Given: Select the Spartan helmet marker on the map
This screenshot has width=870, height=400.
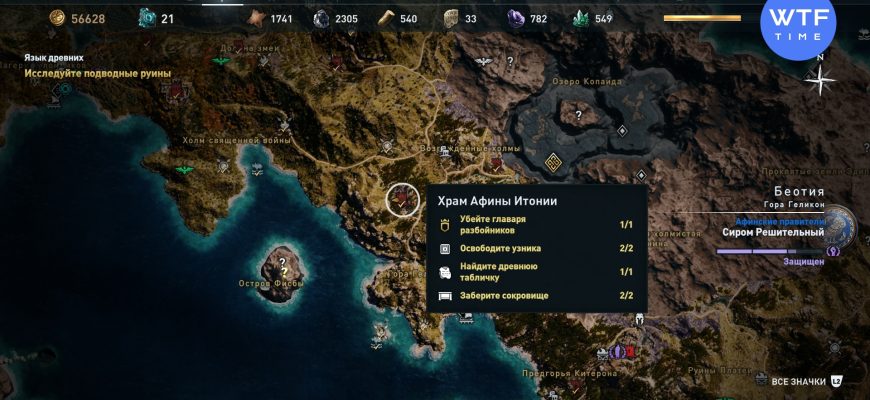Looking at the screenshot, I should (x=638, y=320).
